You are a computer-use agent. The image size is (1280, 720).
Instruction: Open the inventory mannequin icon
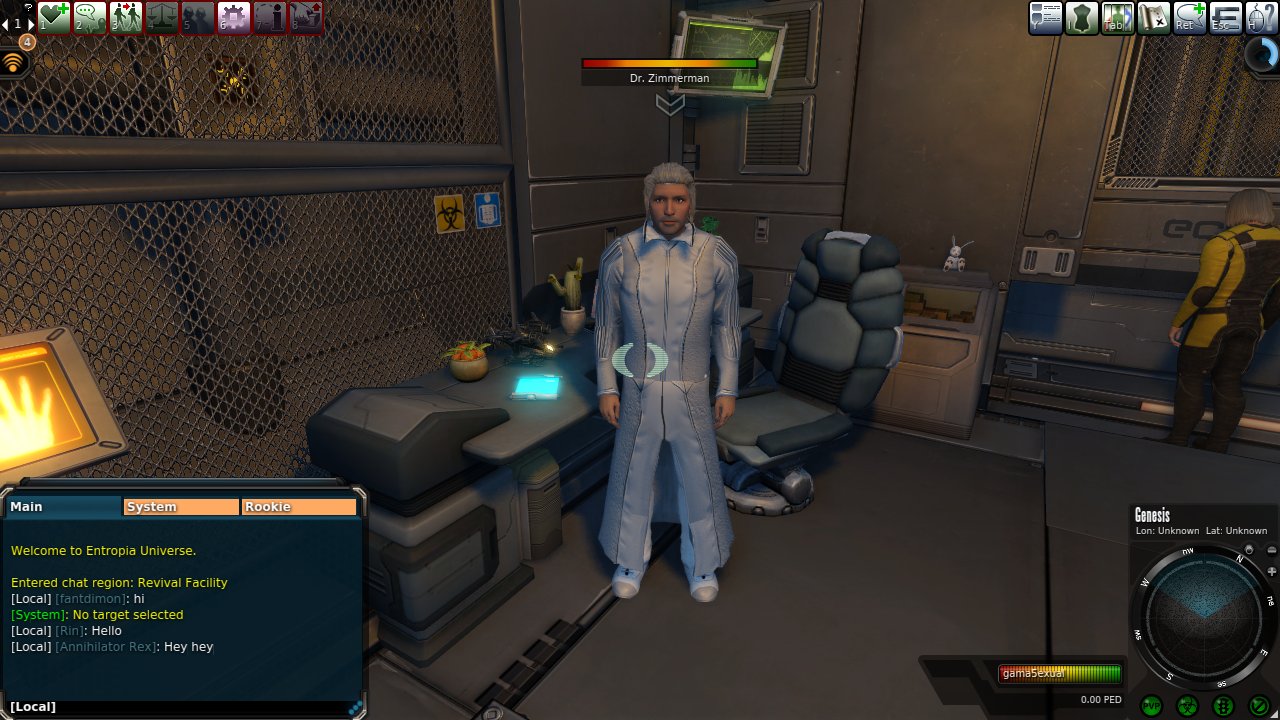tap(1082, 18)
